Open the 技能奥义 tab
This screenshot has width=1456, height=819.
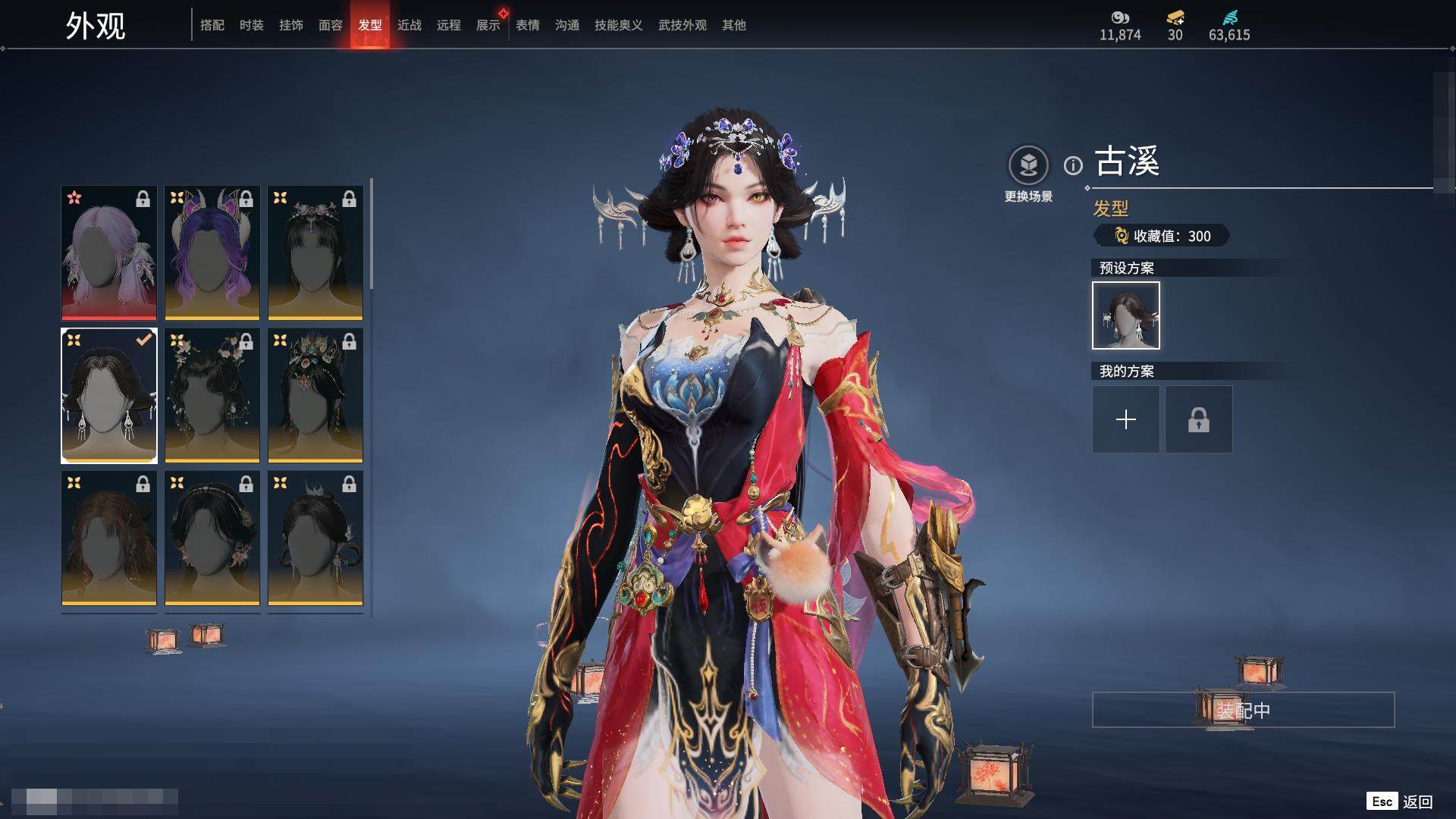(619, 25)
